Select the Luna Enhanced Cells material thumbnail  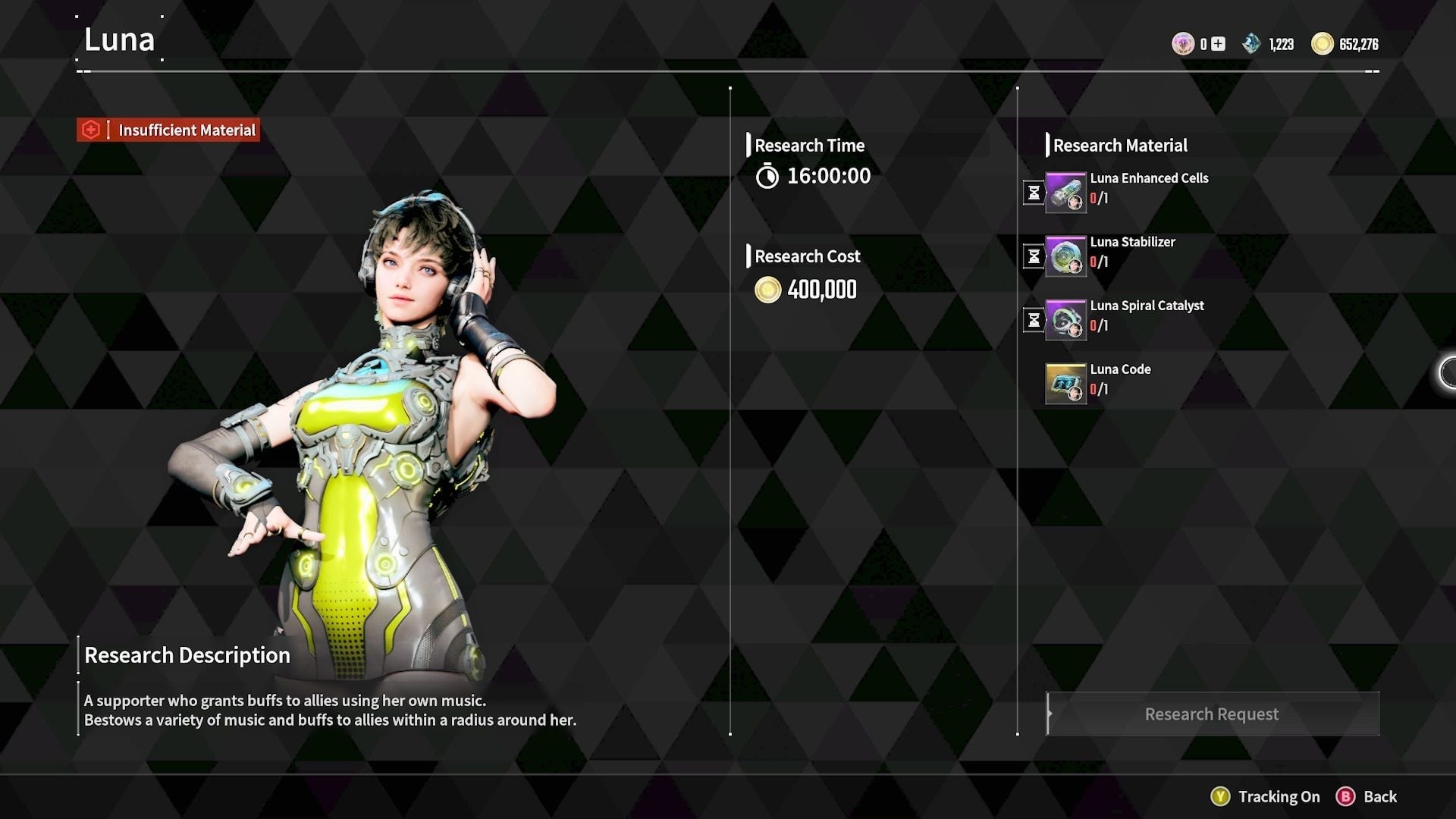[1065, 192]
